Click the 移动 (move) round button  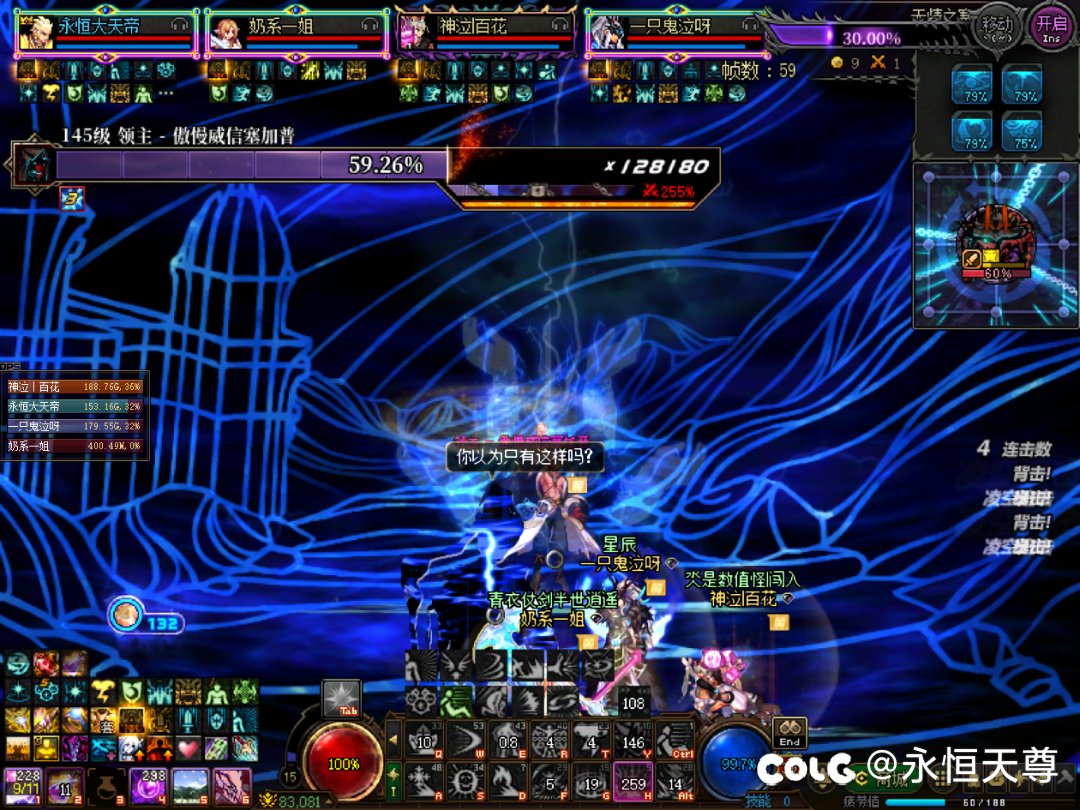997,24
